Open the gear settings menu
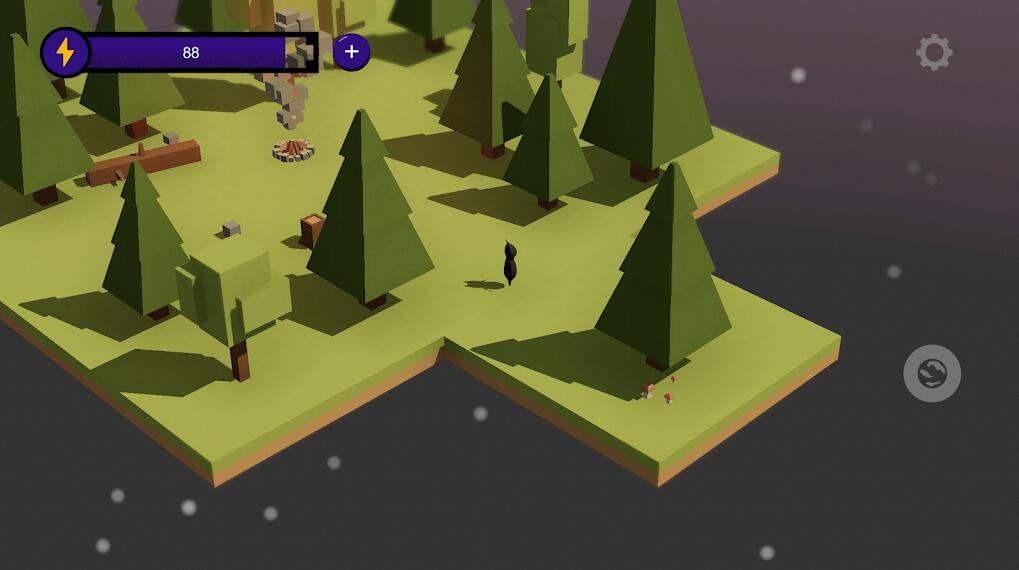 click(934, 52)
